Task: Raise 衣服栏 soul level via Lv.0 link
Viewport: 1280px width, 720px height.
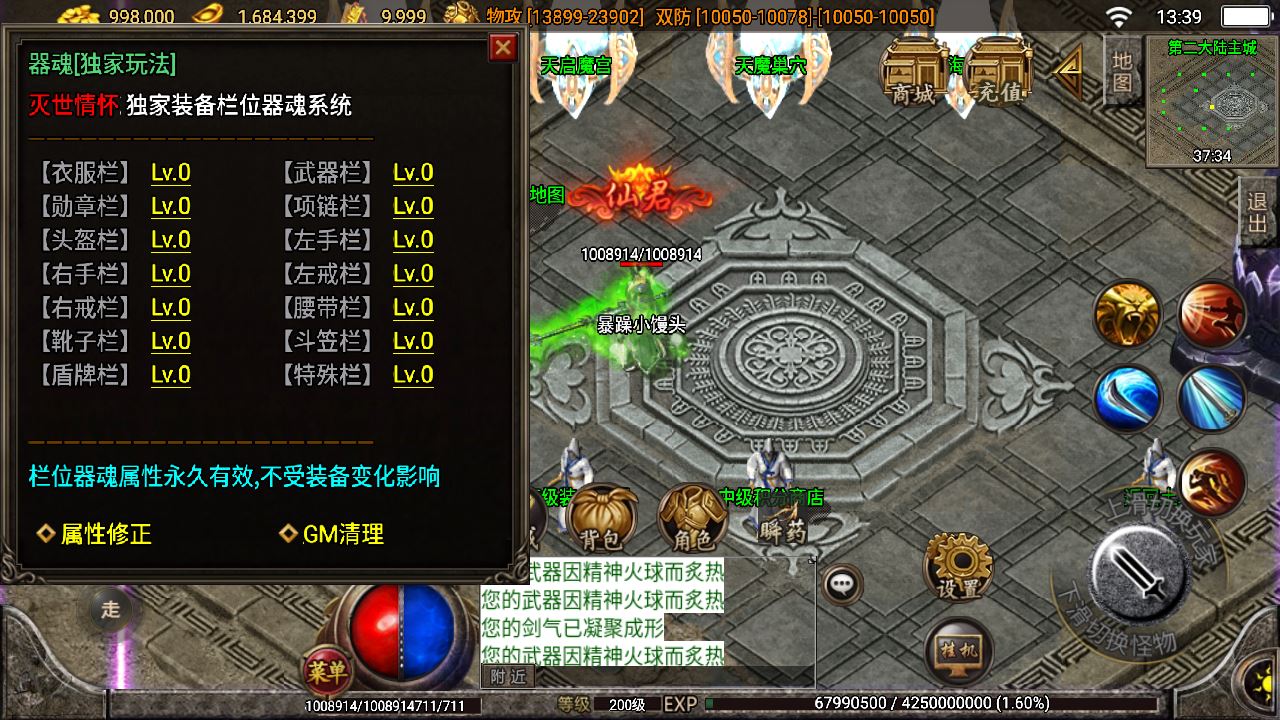Action: click(170, 172)
